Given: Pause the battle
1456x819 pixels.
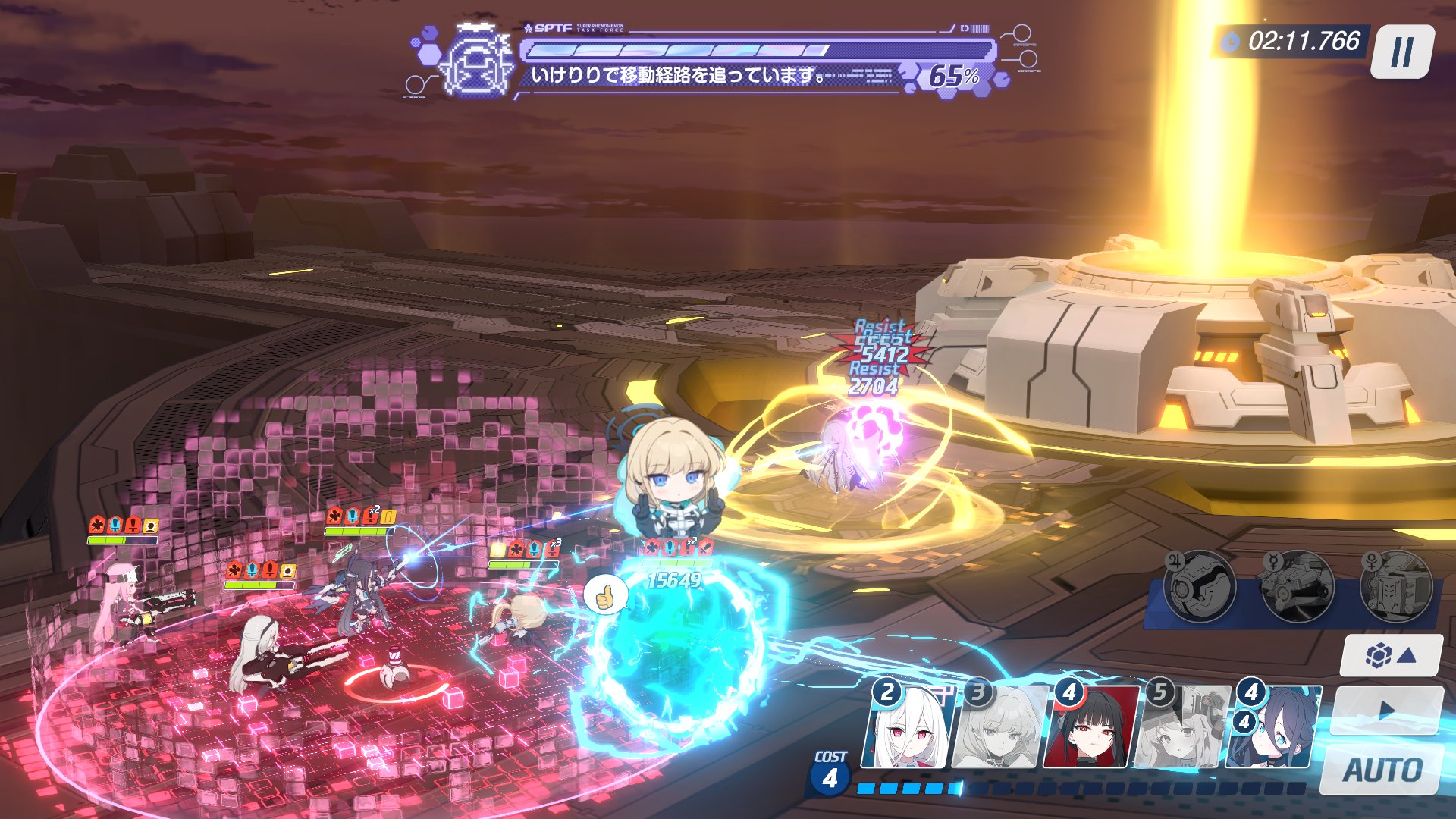Looking at the screenshot, I should click(1402, 51).
